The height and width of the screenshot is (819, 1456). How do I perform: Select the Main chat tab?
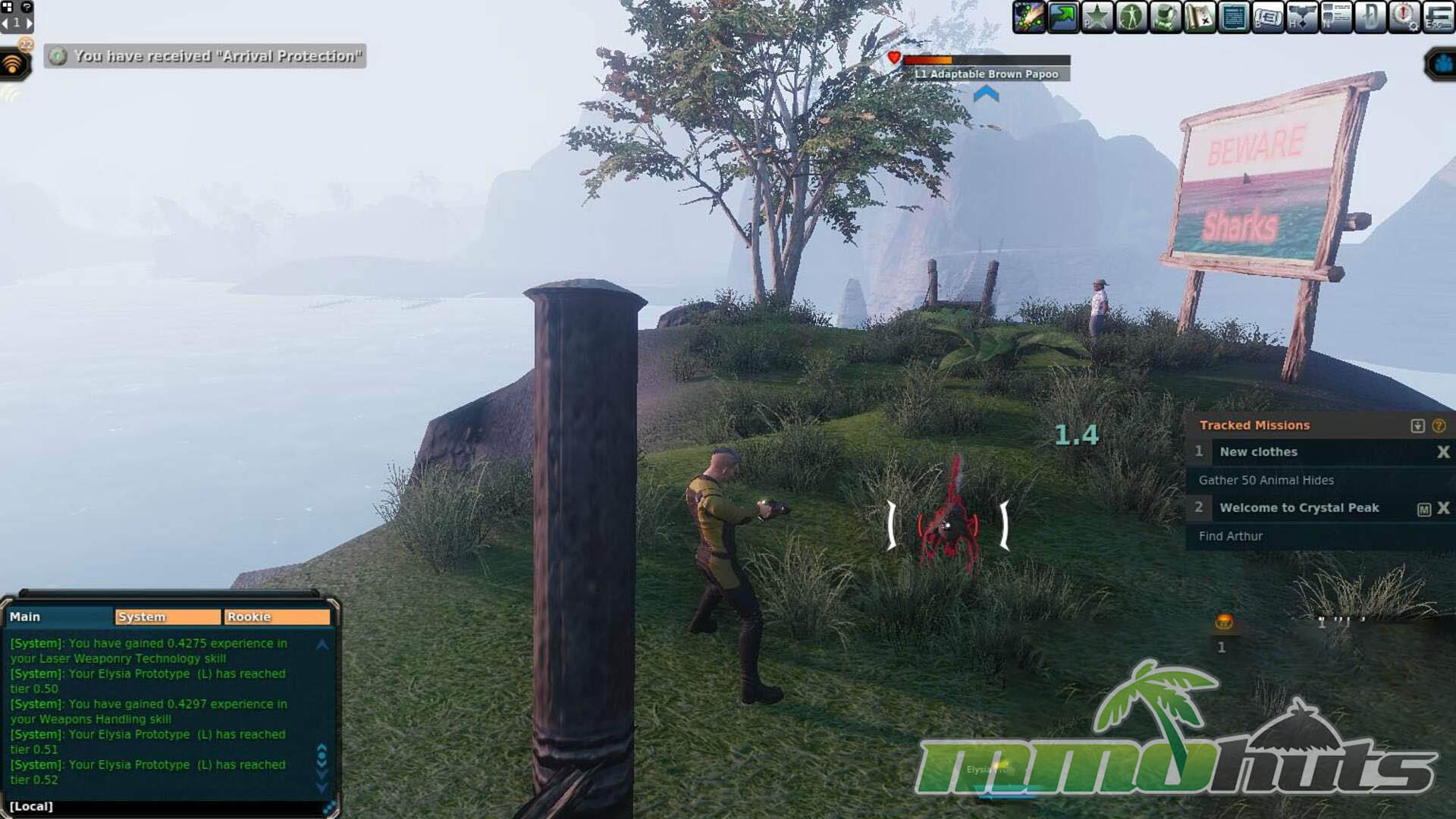coord(59,617)
